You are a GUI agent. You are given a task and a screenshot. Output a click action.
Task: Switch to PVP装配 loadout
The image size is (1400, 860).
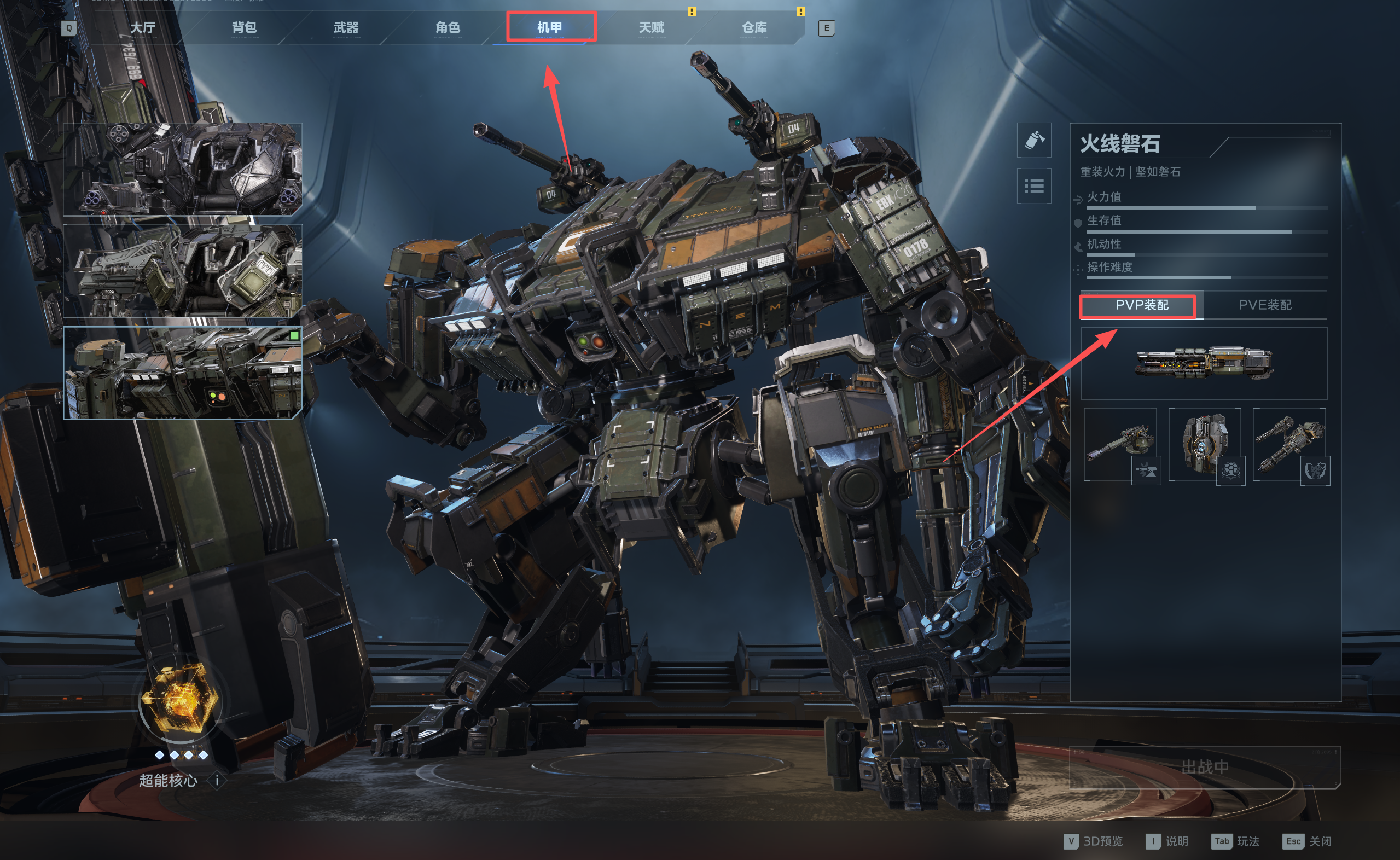click(1141, 305)
